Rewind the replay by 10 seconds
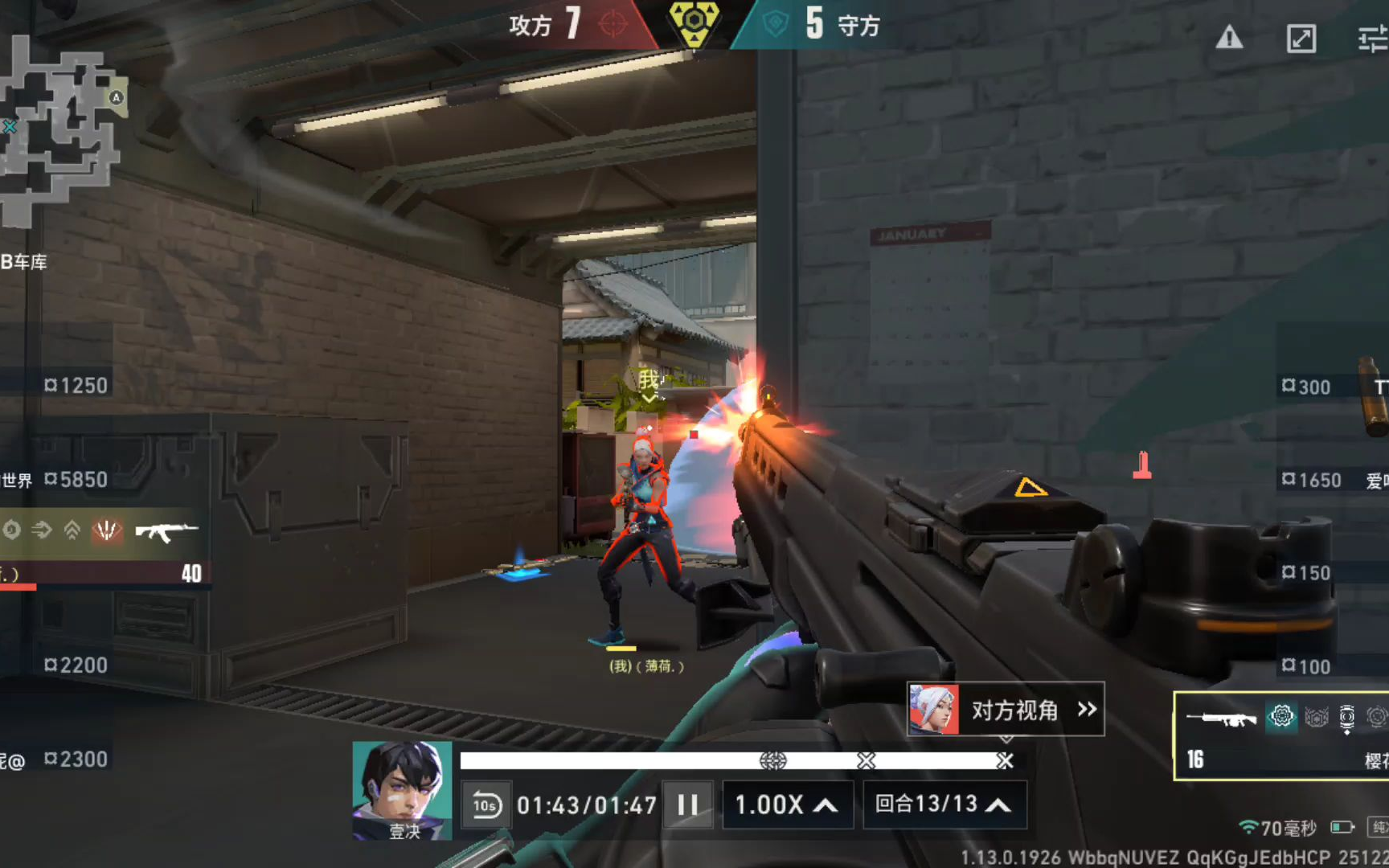Image resolution: width=1389 pixels, height=868 pixels. tap(486, 805)
